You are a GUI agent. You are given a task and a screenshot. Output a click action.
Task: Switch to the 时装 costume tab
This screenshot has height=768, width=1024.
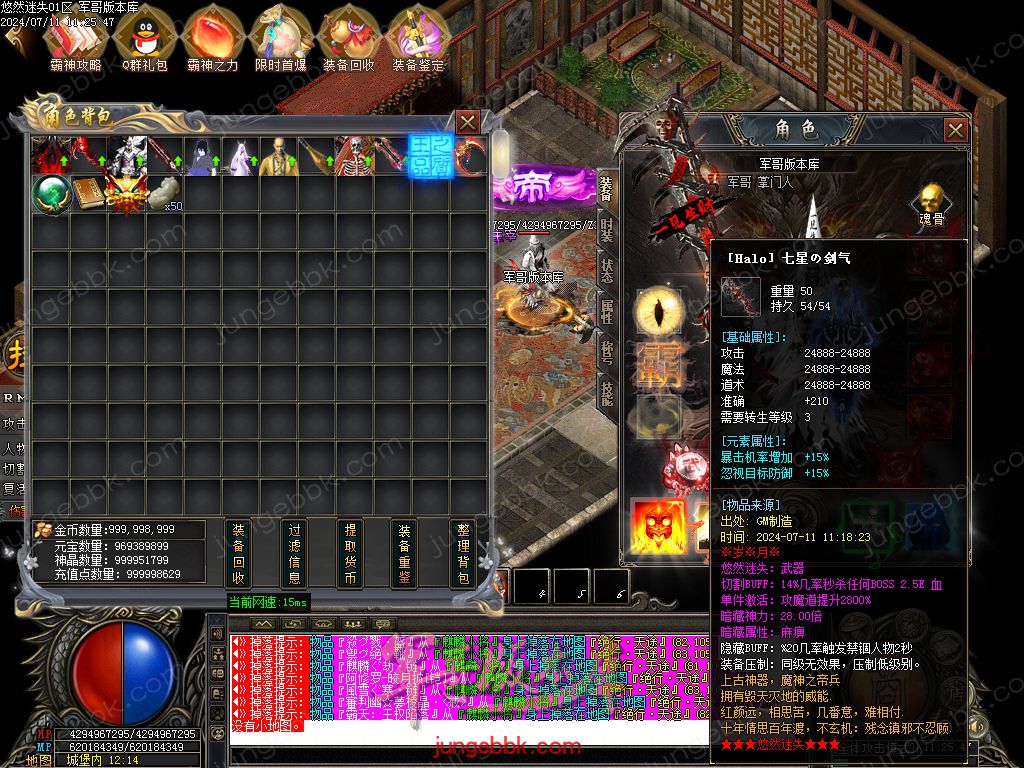[x=606, y=229]
